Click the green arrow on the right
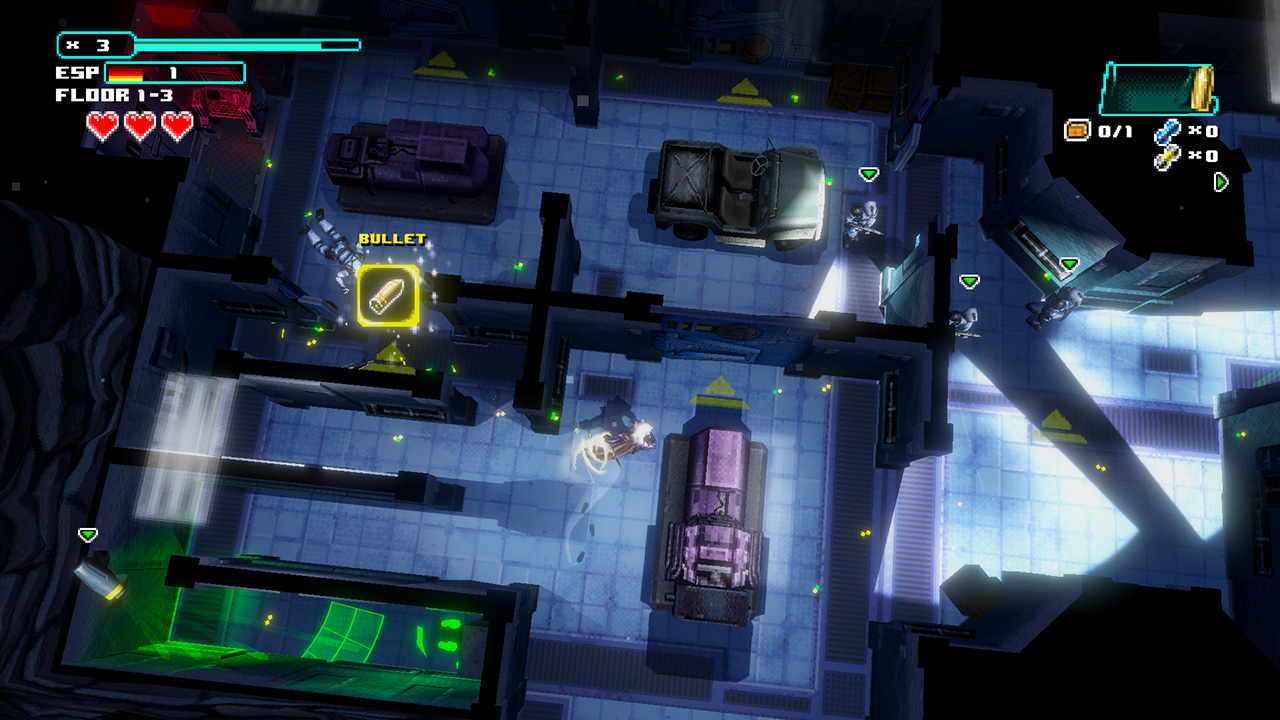This screenshot has width=1280, height=720. coord(1221,182)
